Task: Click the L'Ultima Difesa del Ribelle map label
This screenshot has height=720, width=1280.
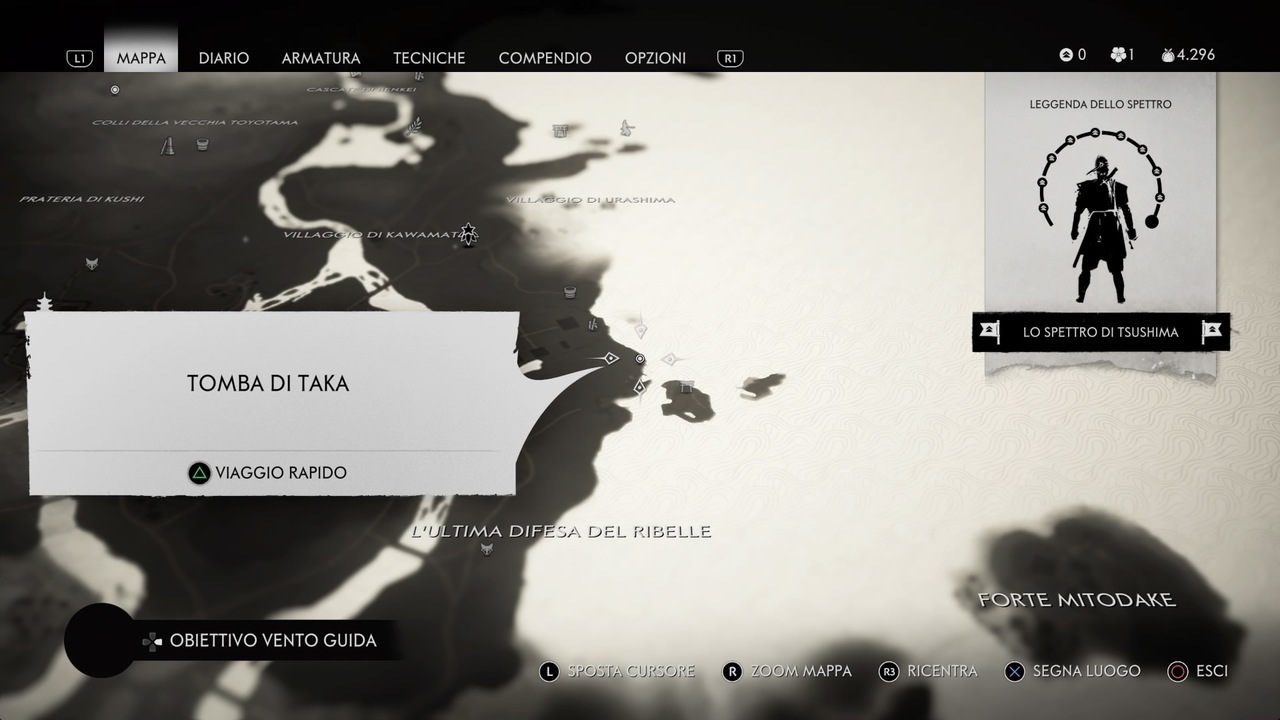Action: pos(561,531)
